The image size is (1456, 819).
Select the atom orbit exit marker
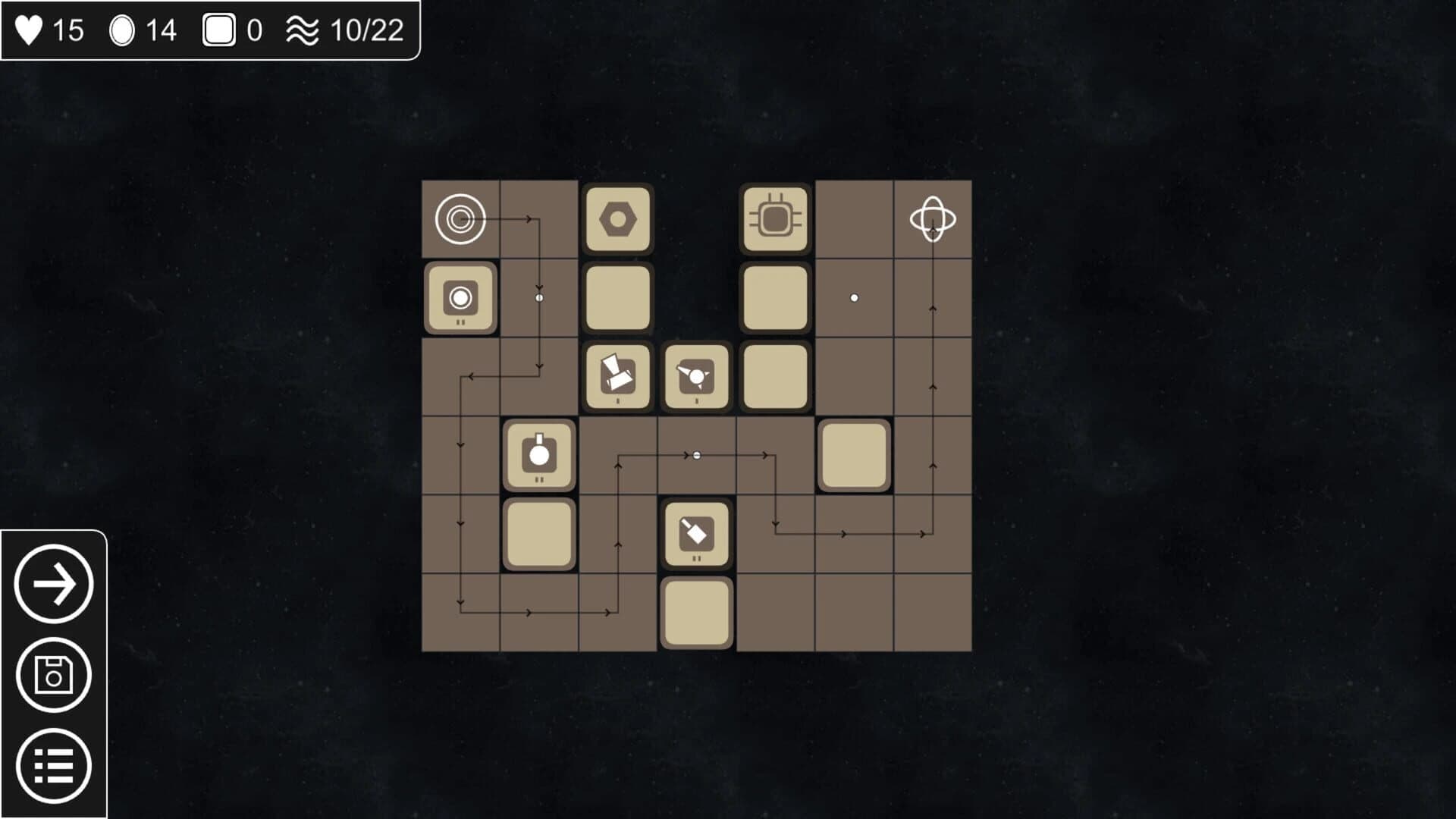931,220
